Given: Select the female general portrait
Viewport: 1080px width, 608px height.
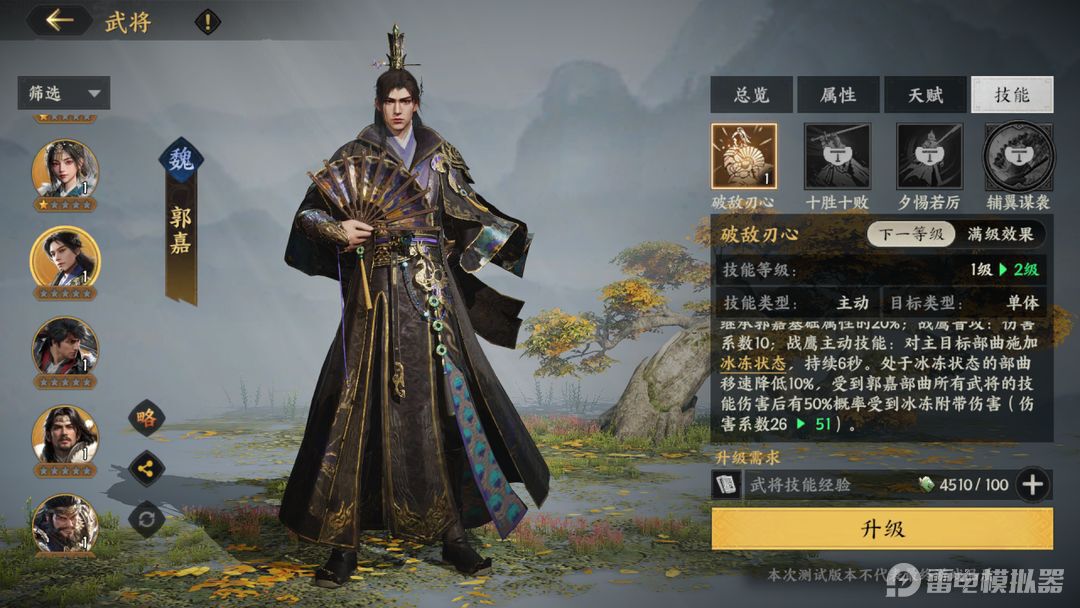Looking at the screenshot, I should [66, 168].
